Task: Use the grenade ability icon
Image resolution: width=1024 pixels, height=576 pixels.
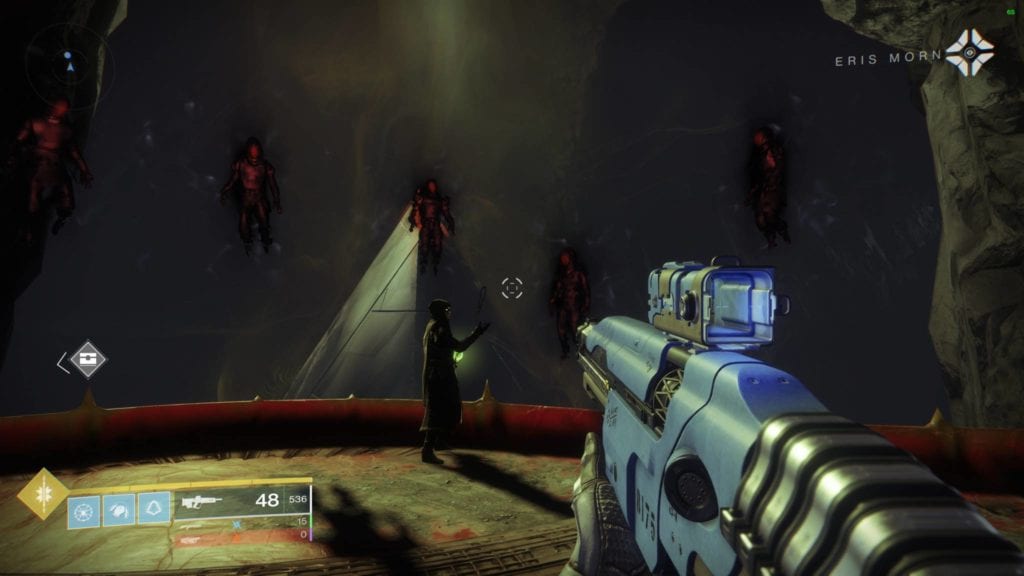Action: point(84,511)
